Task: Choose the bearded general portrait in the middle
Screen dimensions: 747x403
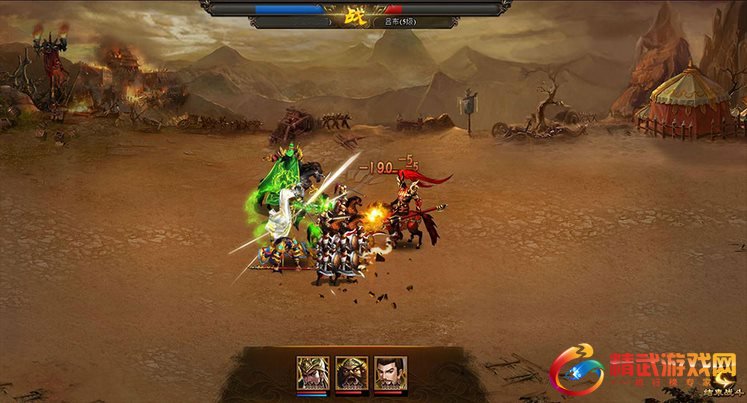Action: 350,372
